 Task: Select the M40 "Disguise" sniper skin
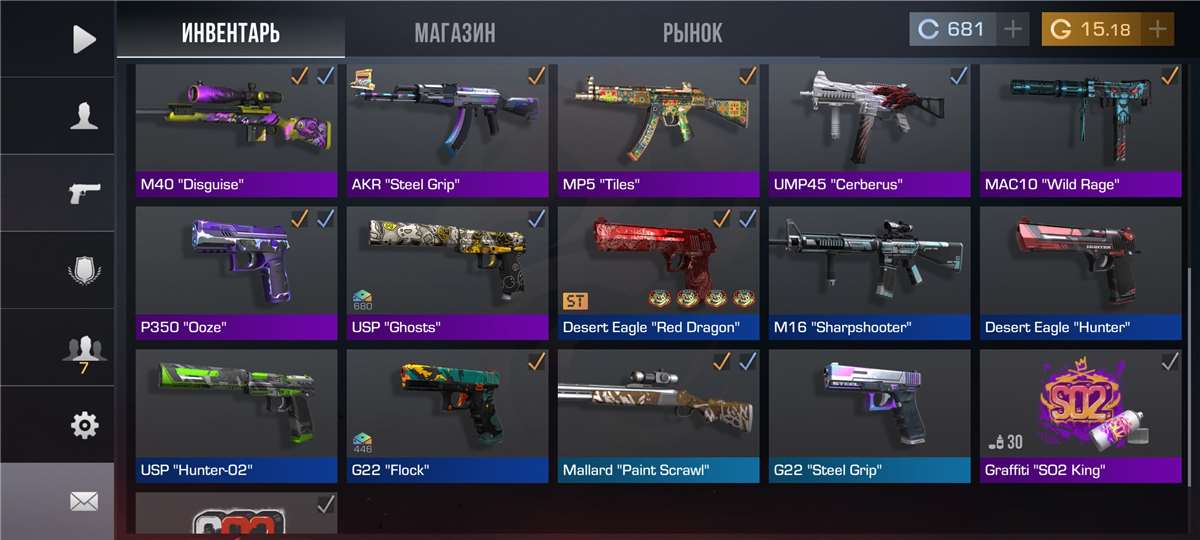pyautogui.click(x=236, y=130)
